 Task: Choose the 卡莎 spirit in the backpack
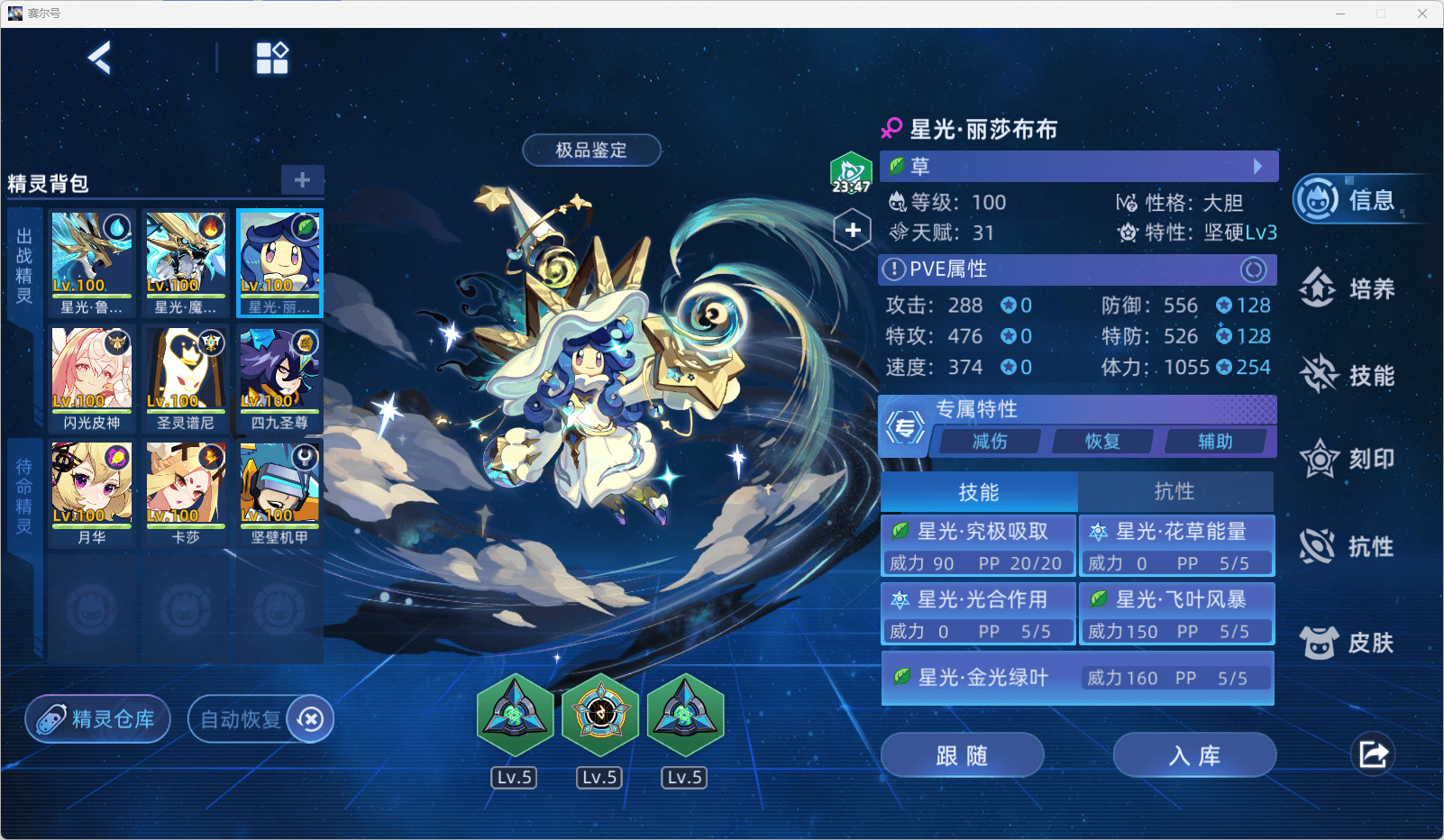coord(186,493)
